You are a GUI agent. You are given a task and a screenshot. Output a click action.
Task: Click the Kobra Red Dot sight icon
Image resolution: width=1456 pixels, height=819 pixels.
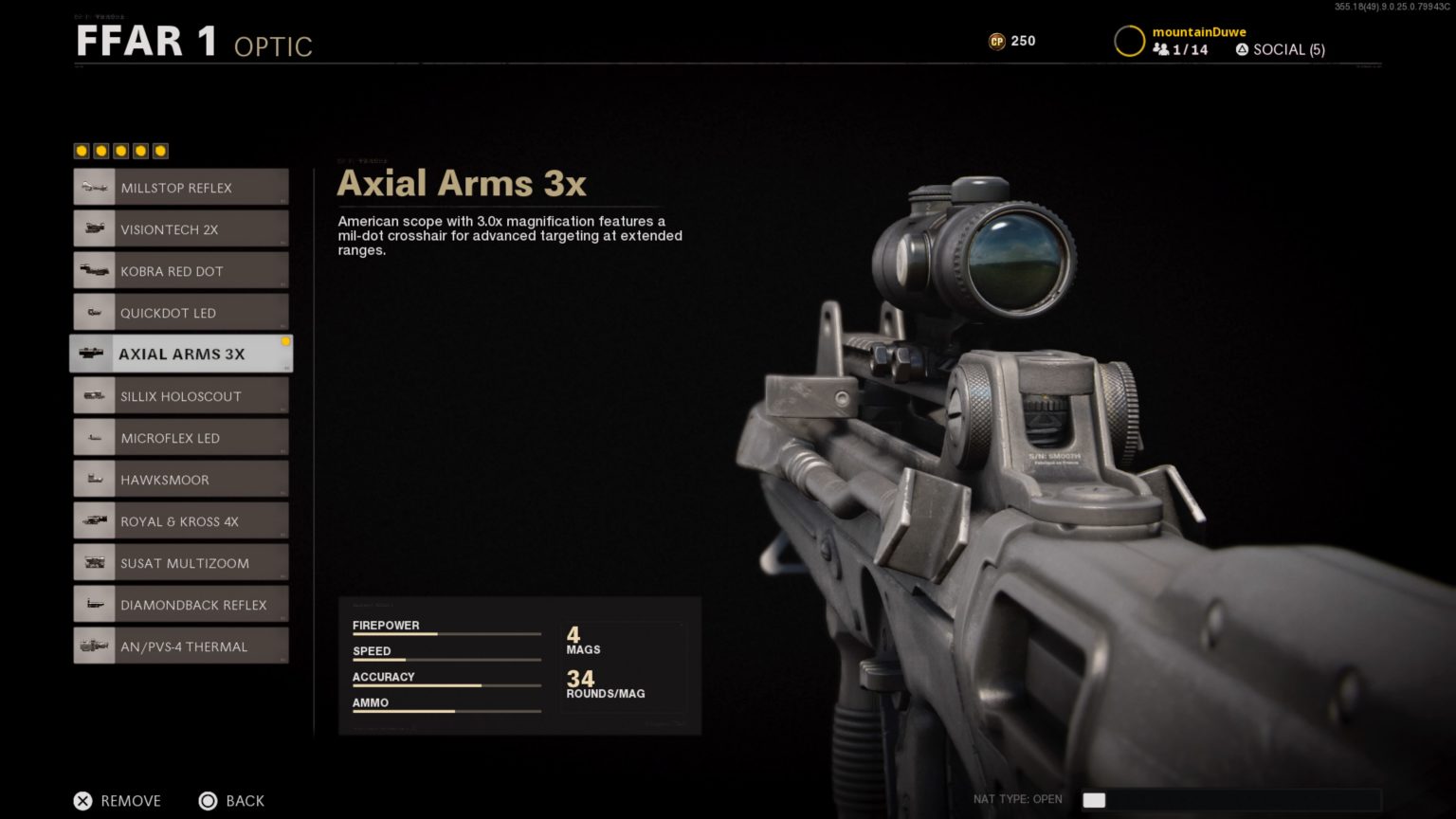pos(94,270)
